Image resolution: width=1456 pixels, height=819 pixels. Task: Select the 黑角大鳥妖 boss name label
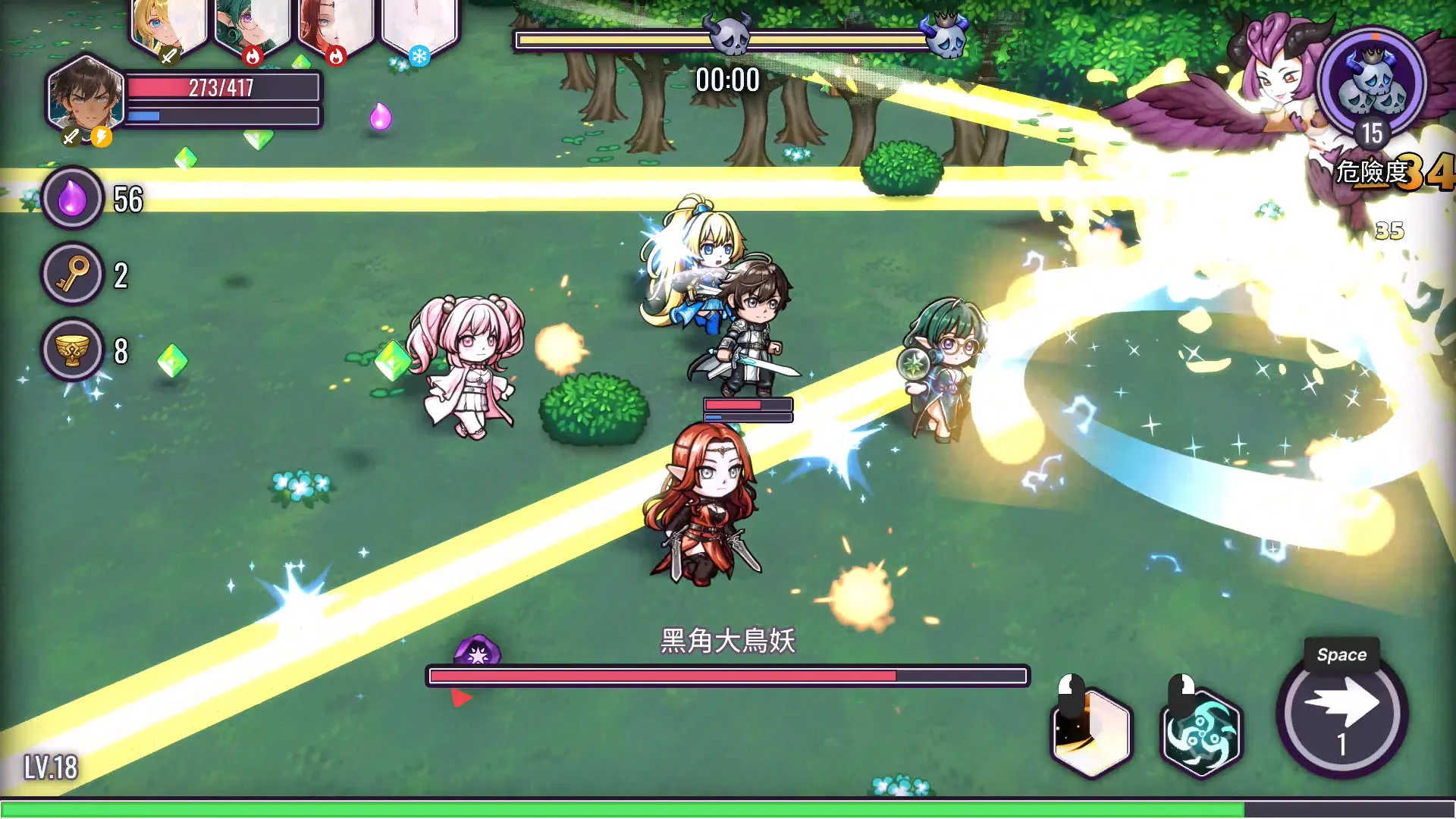728,642
